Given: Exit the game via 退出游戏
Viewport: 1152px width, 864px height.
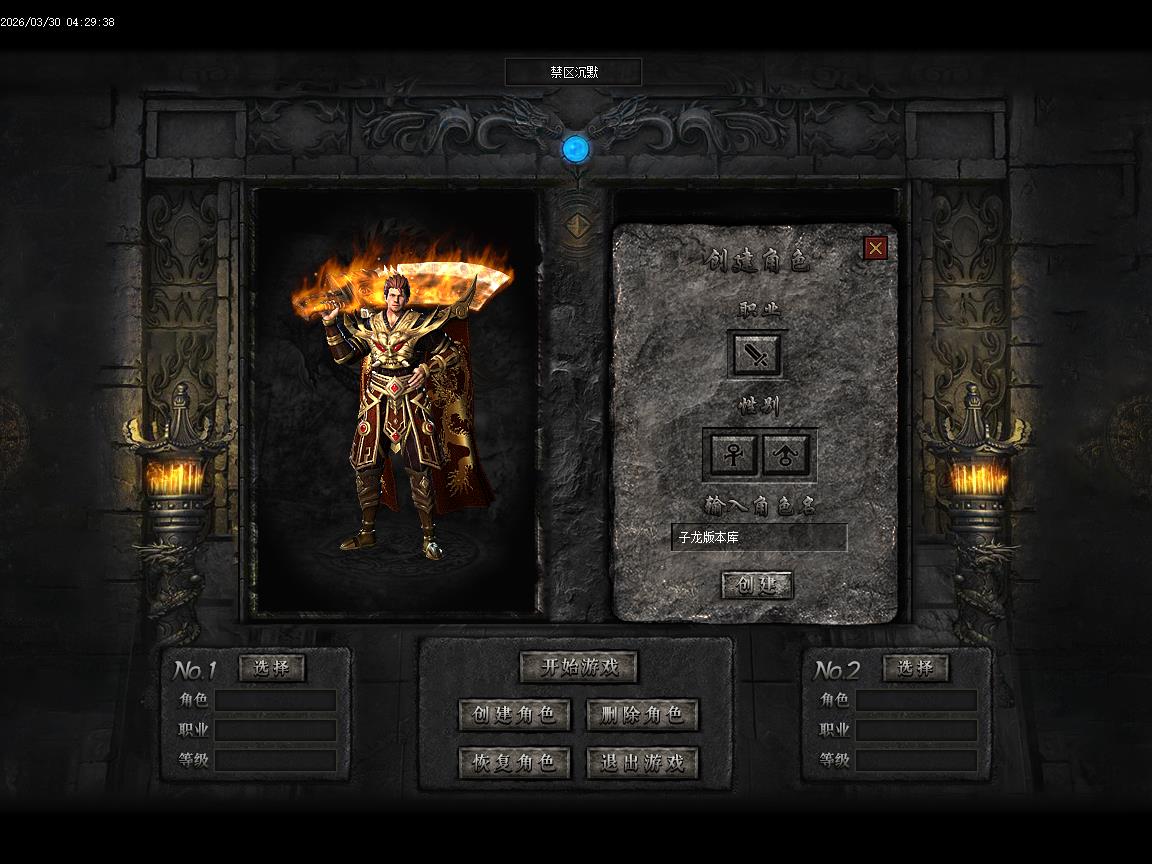Looking at the screenshot, I should point(642,763).
